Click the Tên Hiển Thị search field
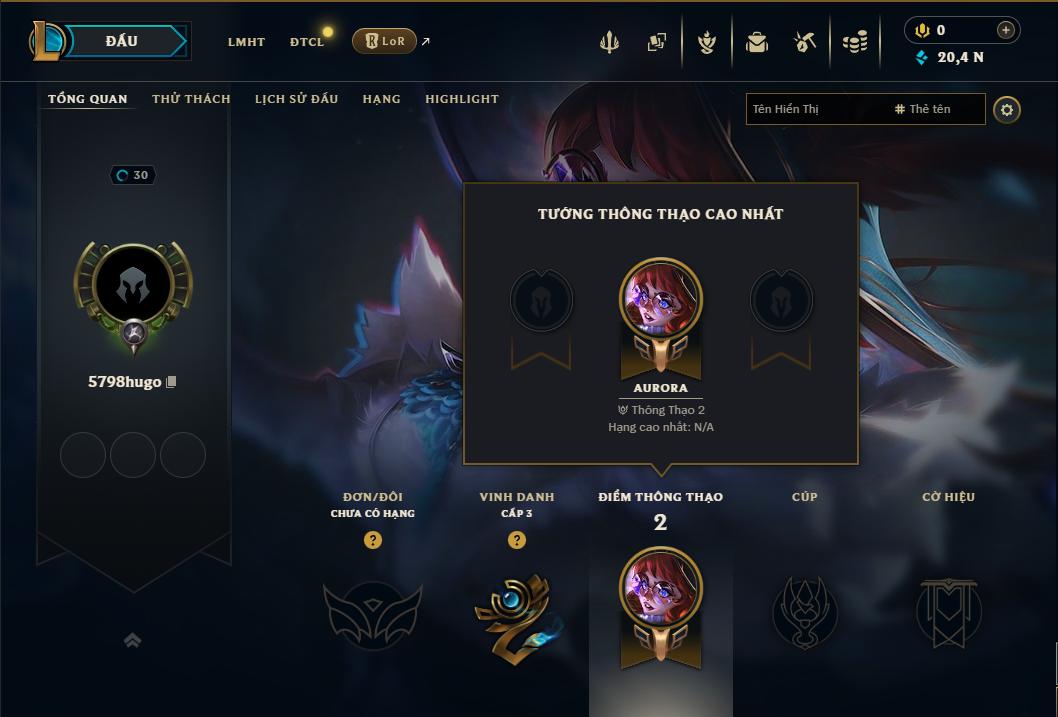The image size is (1058, 717). 815,109
